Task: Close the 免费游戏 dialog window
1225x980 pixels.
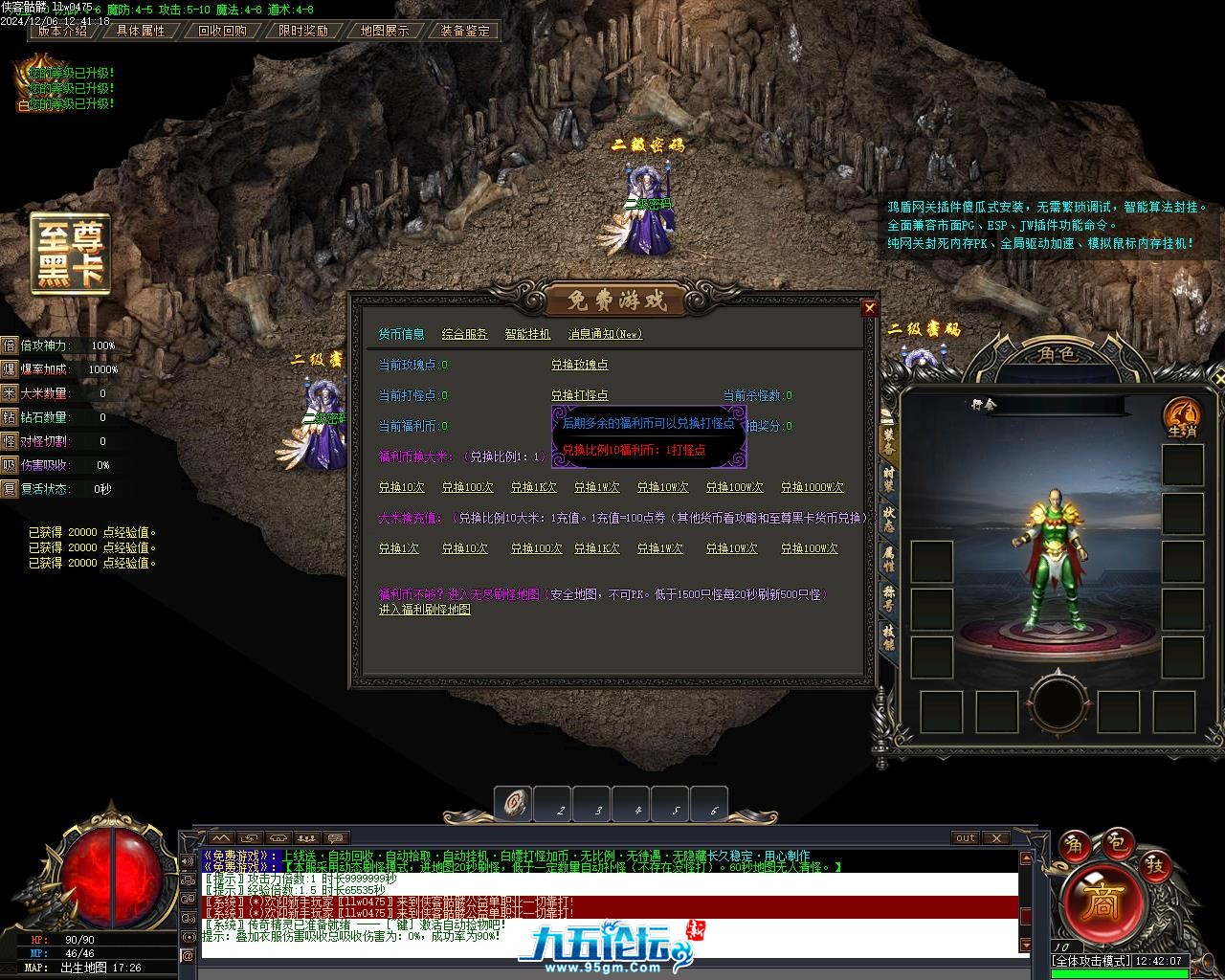Action: (x=869, y=307)
